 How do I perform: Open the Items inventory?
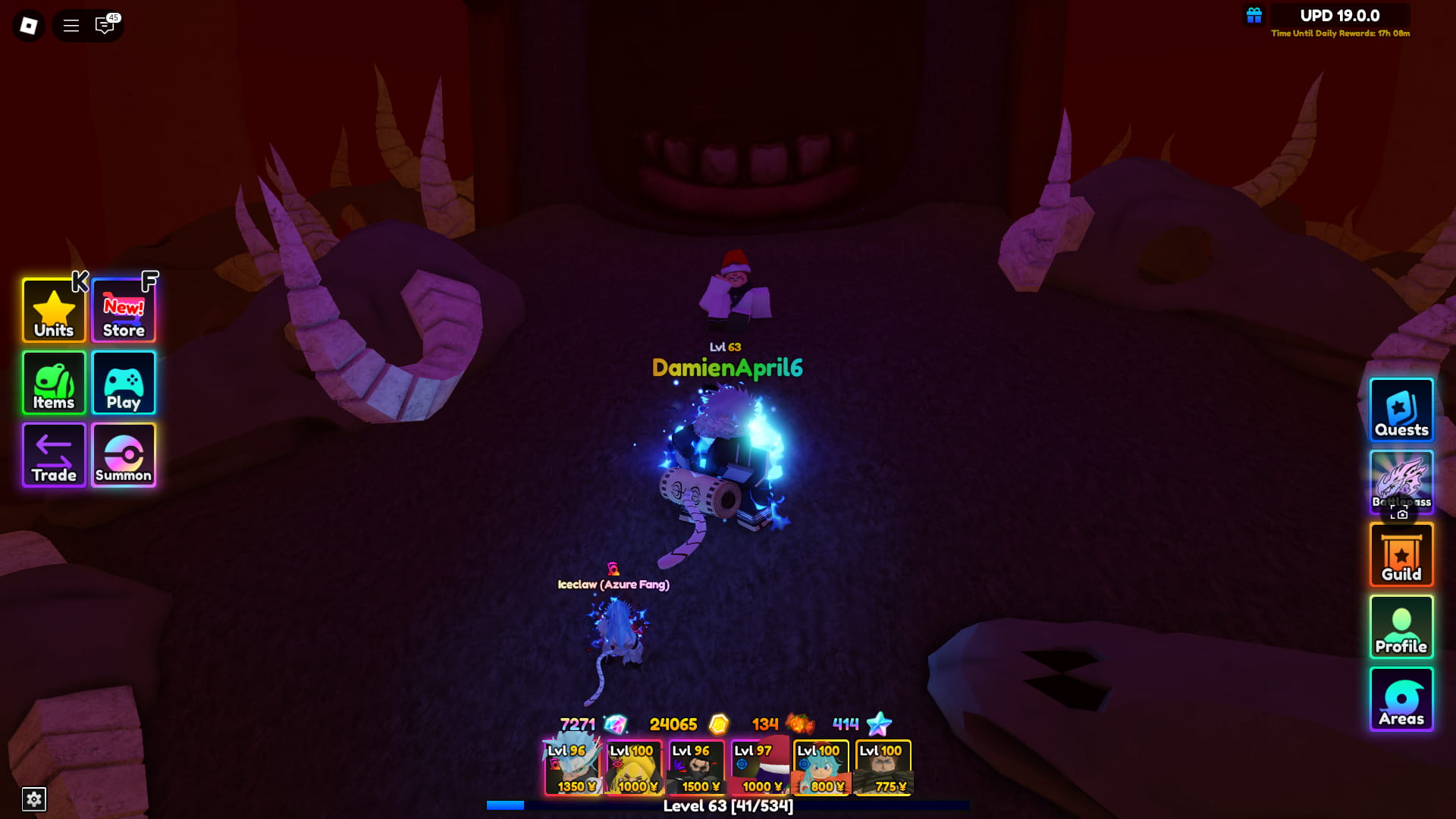tap(53, 383)
